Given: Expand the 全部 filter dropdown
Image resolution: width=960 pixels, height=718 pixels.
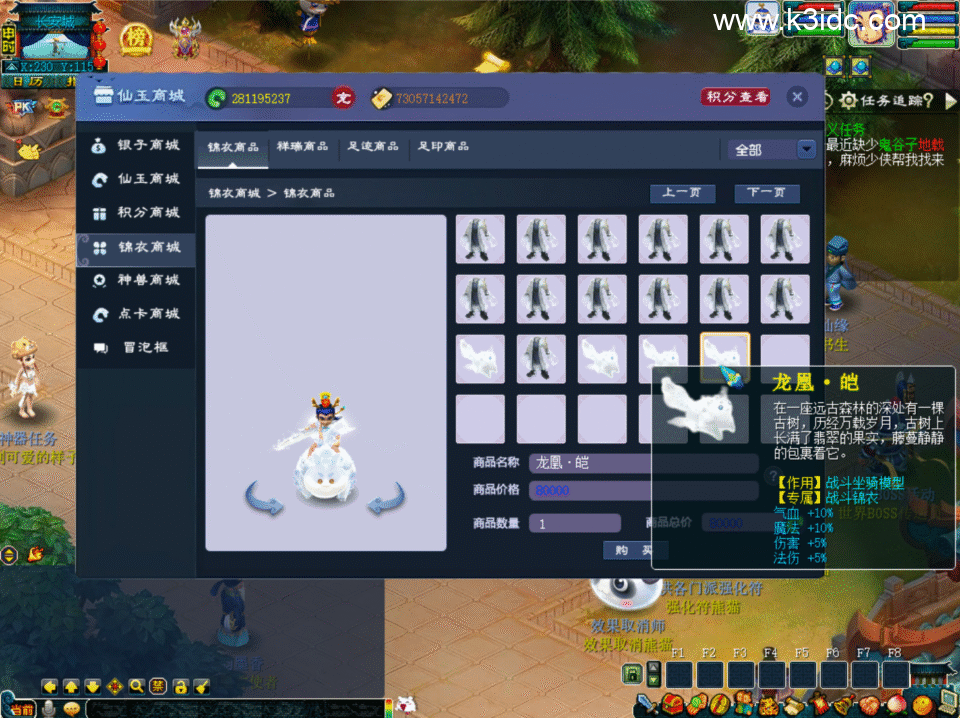Looking at the screenshot, I should (806, 149).
